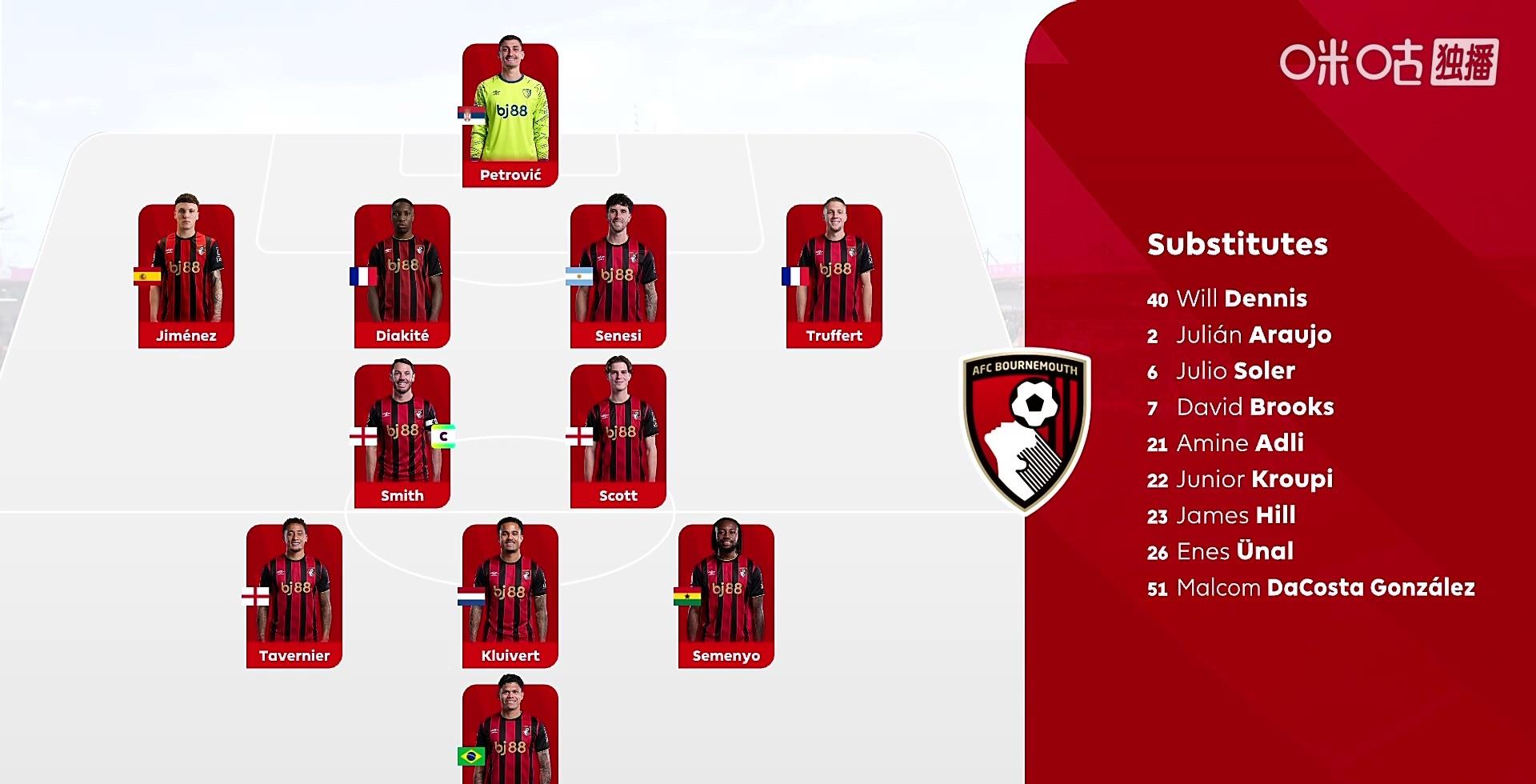The width and height of the screenshot is (1536, 784).
Task: Pick the Tavernier player card
Action: [294, 596]
